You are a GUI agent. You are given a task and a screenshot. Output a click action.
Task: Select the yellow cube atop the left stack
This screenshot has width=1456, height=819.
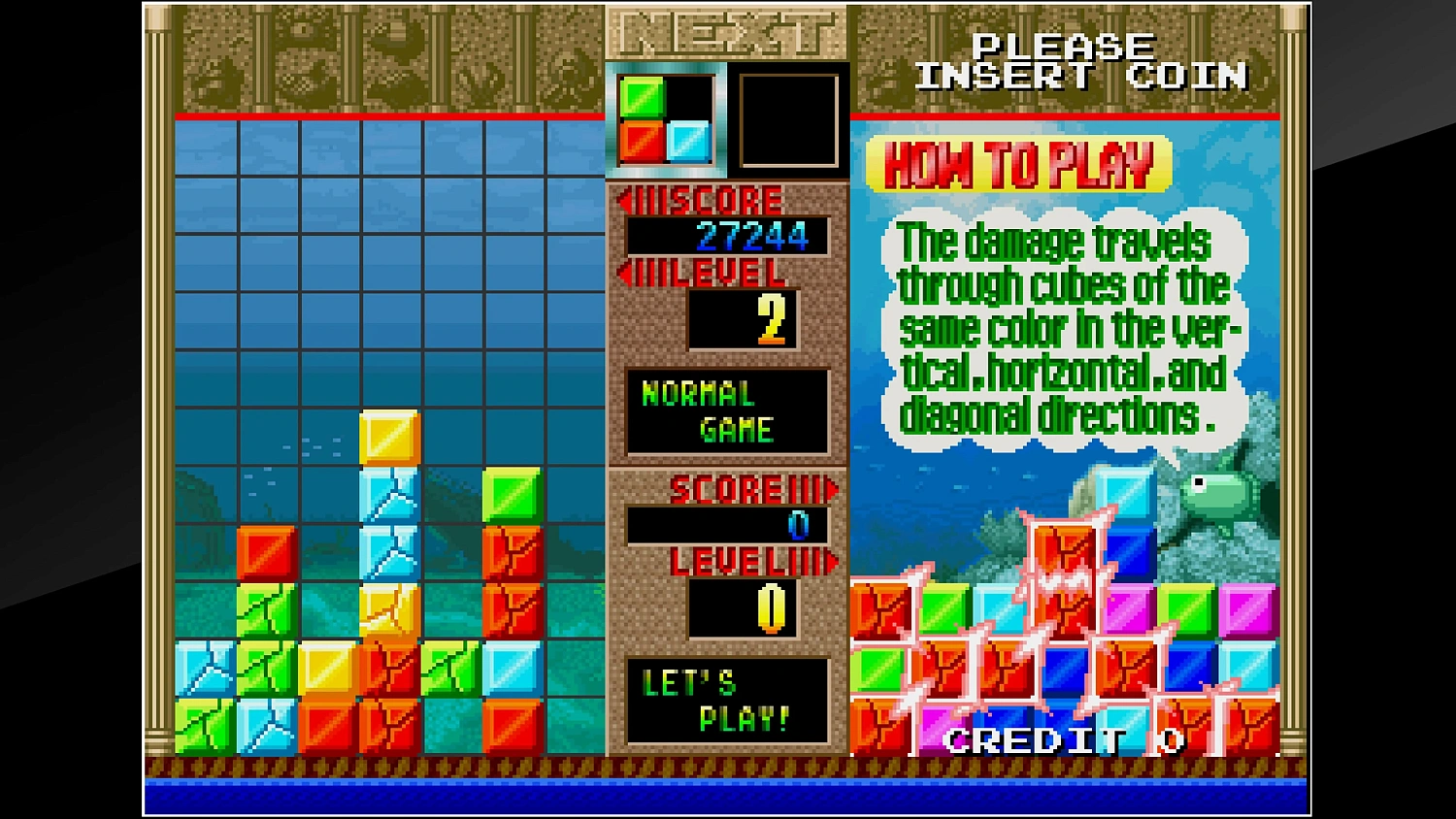(x=390, y=439)
